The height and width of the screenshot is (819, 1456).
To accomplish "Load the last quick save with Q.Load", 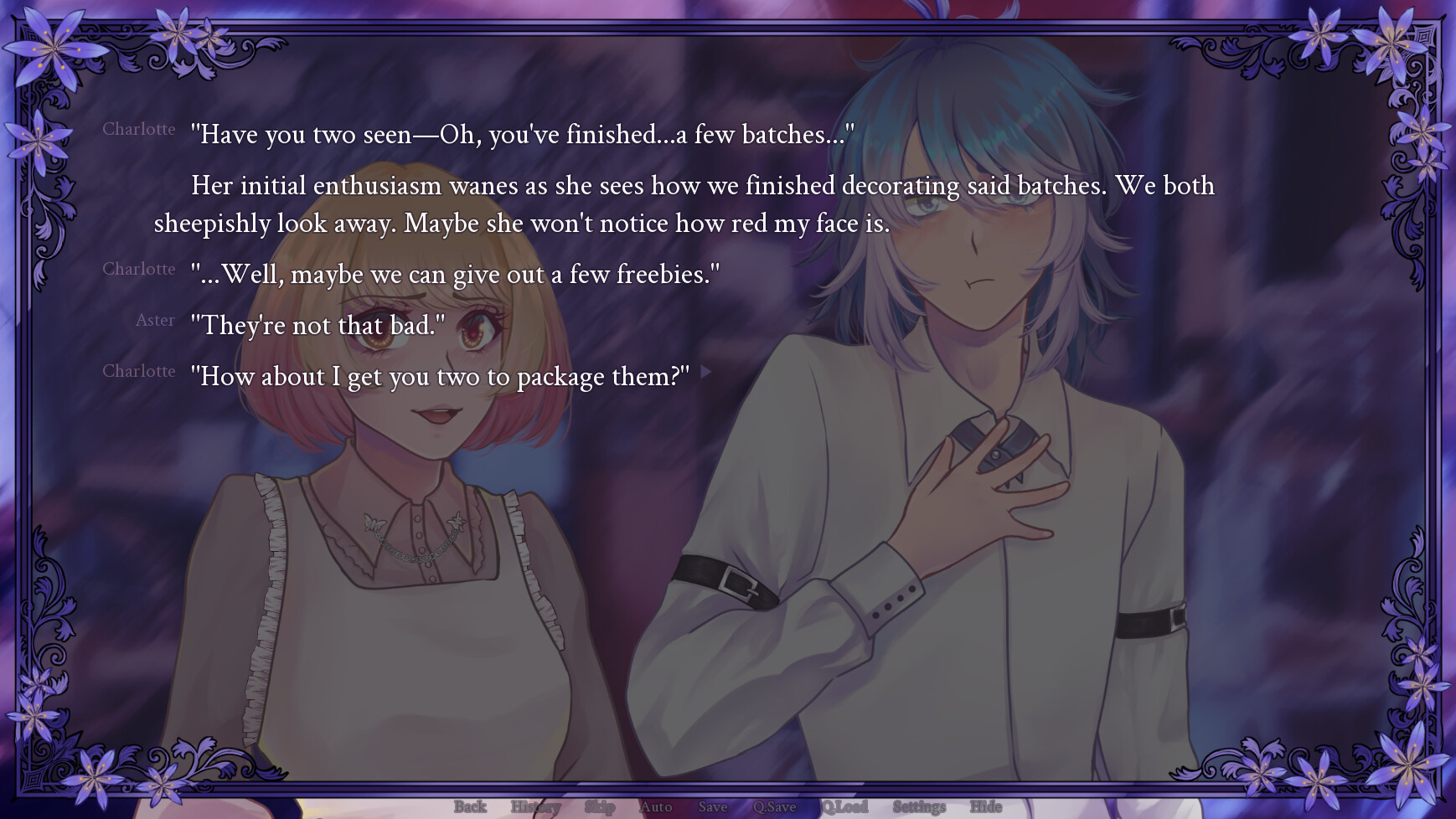I will click(845, 806).
